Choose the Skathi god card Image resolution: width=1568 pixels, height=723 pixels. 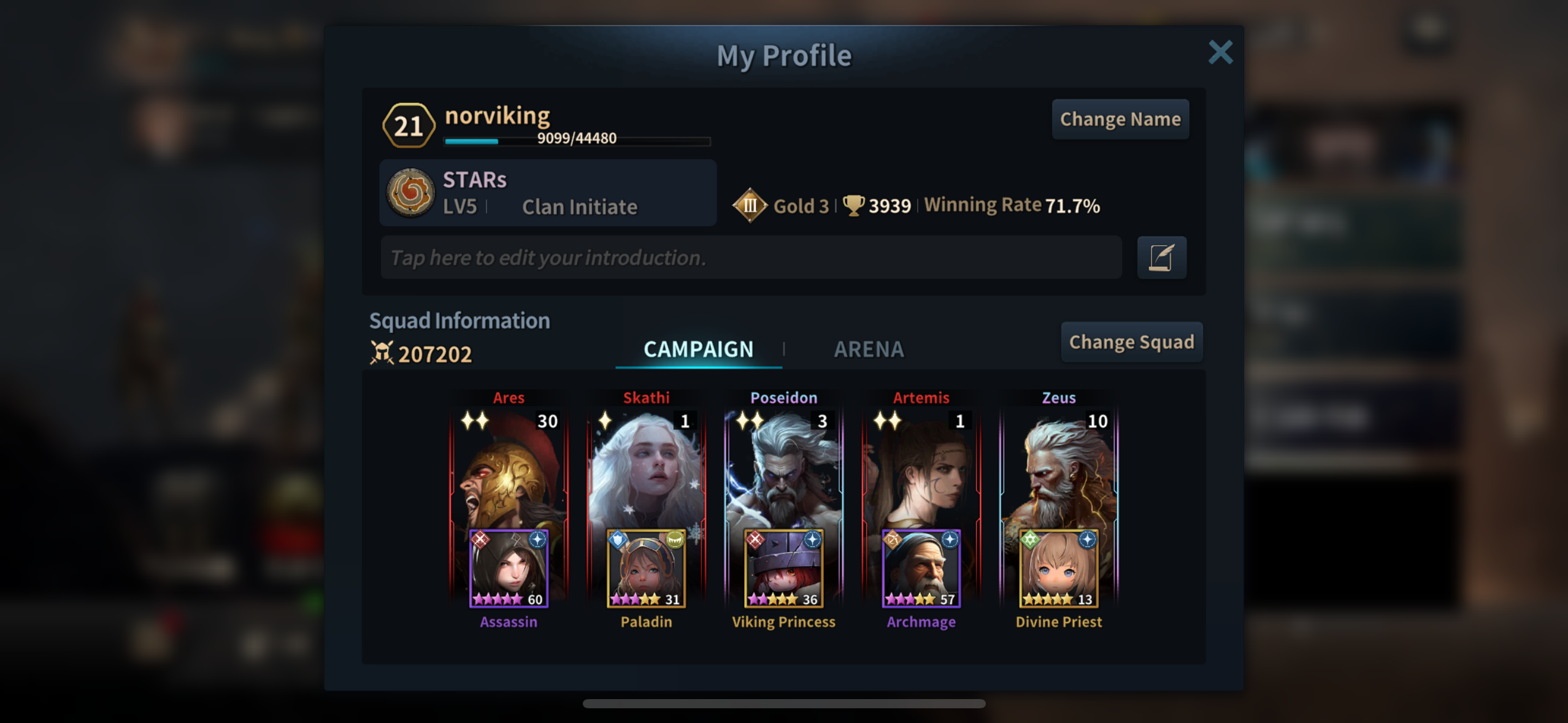coord(646,466)
